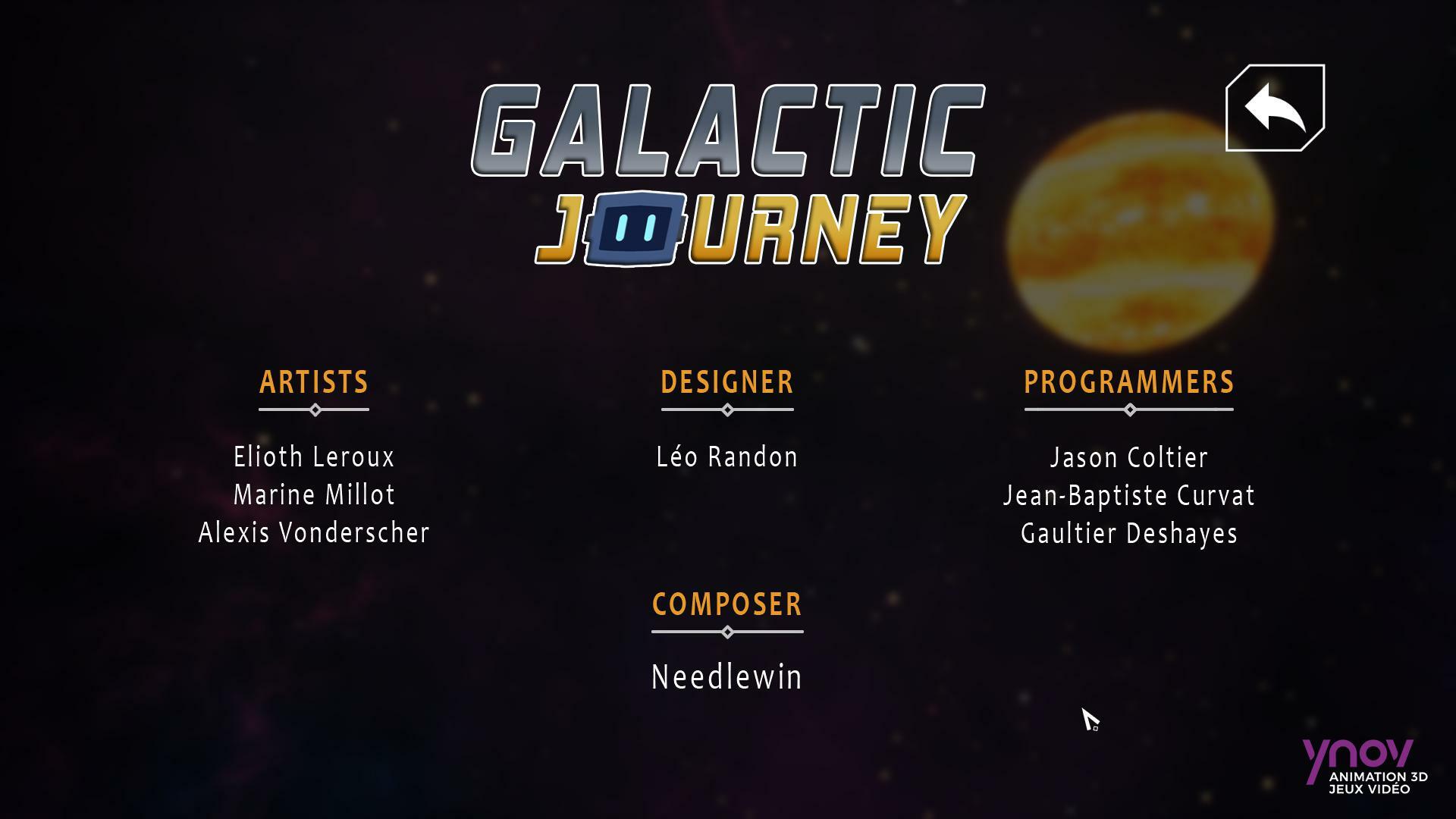Click Gaultier Deshayes in programmers list
The height and width of the screenshot is (819, 1456).
[x=1128, y=533]
